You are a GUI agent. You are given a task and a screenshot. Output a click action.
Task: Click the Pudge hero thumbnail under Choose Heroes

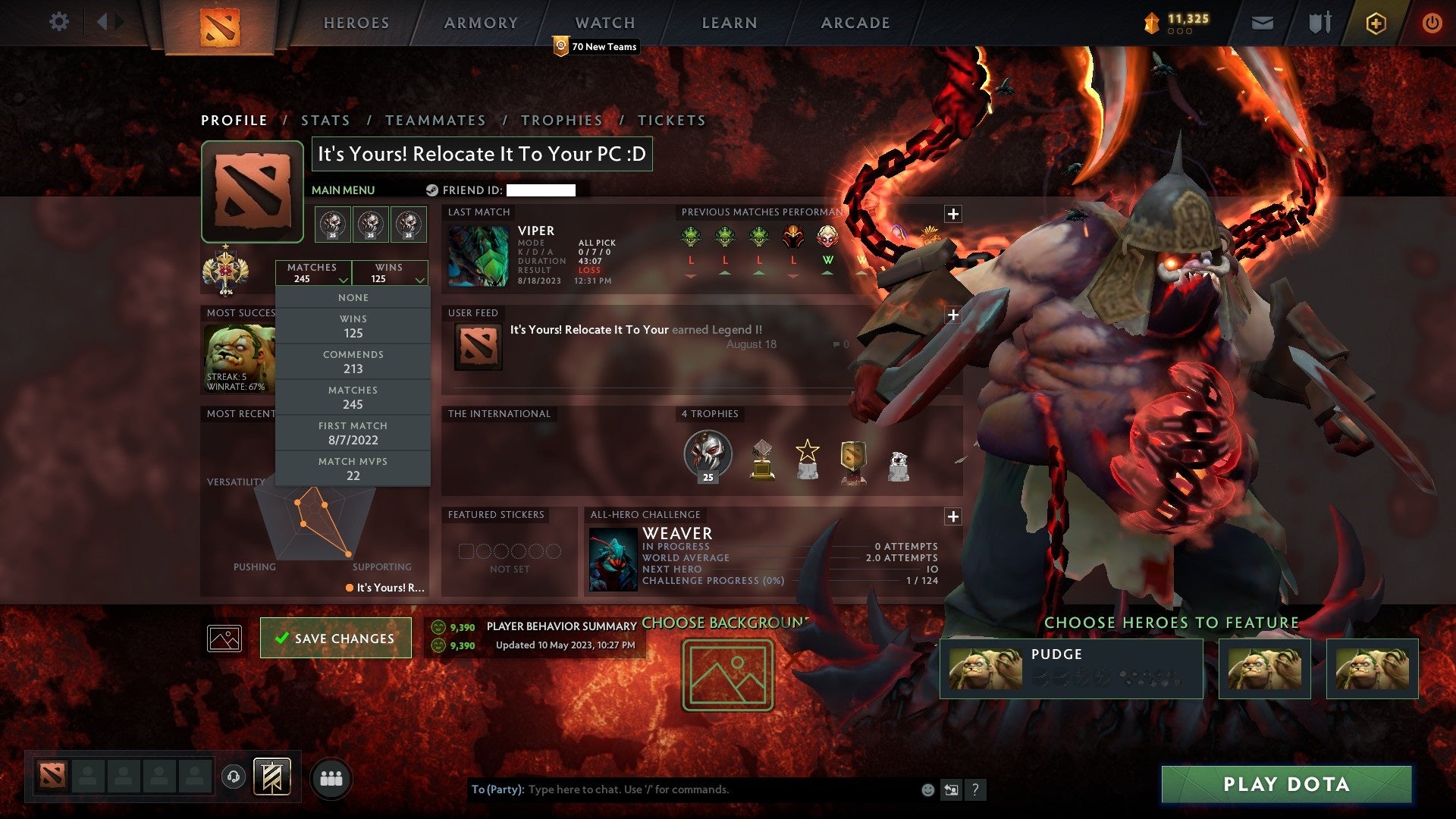point(986,667)
